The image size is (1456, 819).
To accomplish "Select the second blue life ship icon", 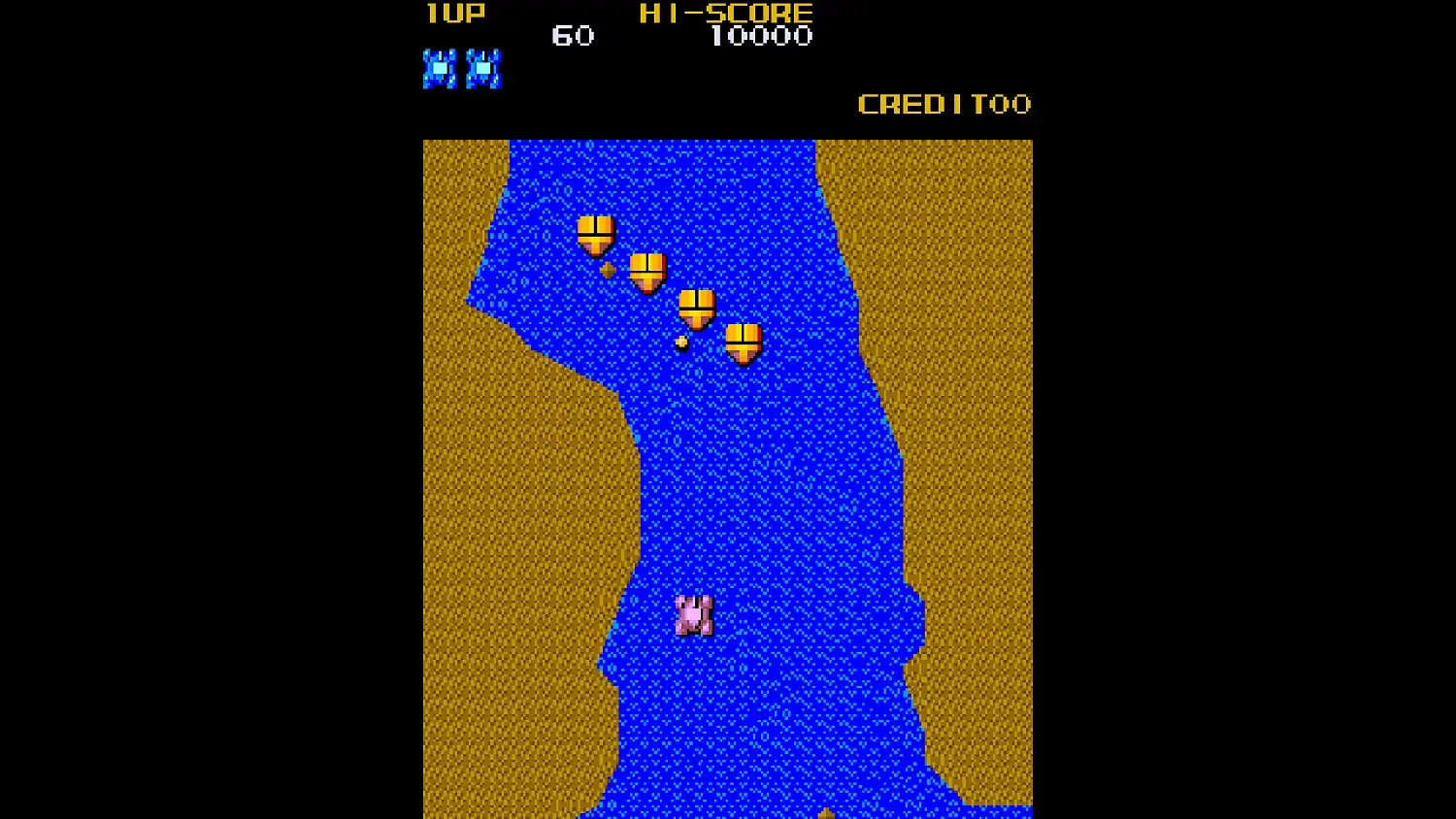I will (482, 68).
